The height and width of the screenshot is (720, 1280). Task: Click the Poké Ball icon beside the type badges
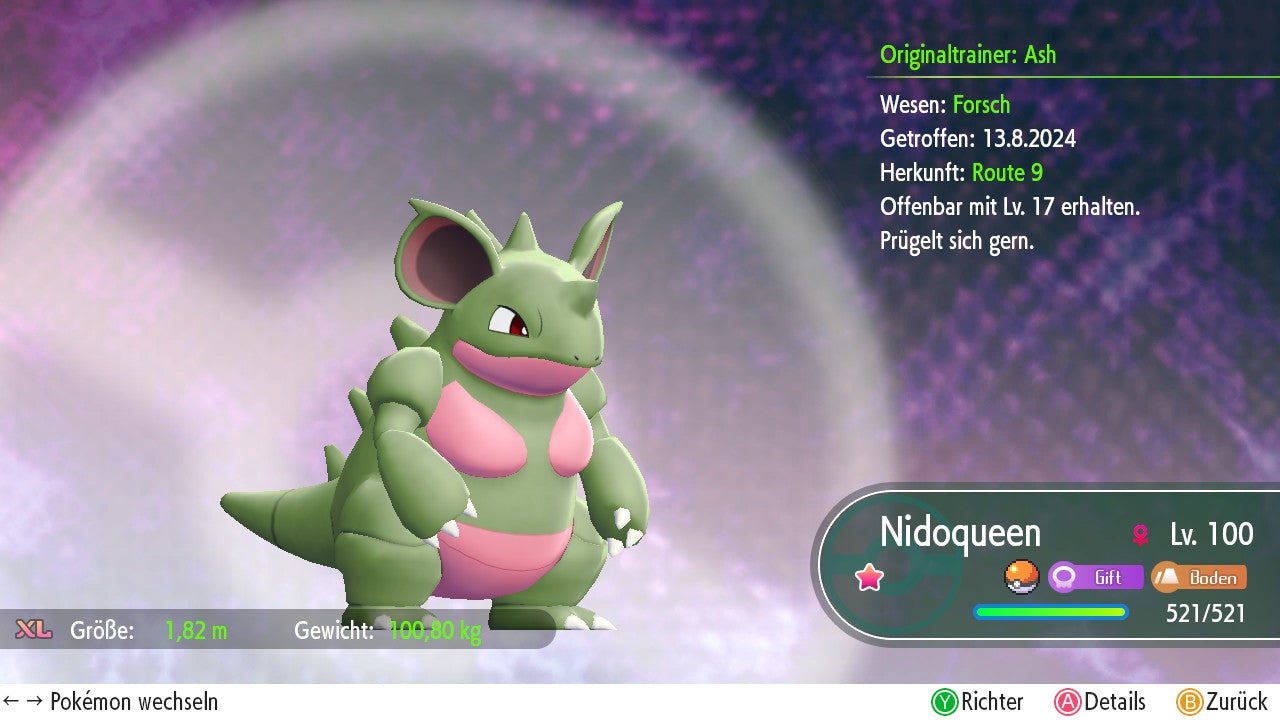1021,577
